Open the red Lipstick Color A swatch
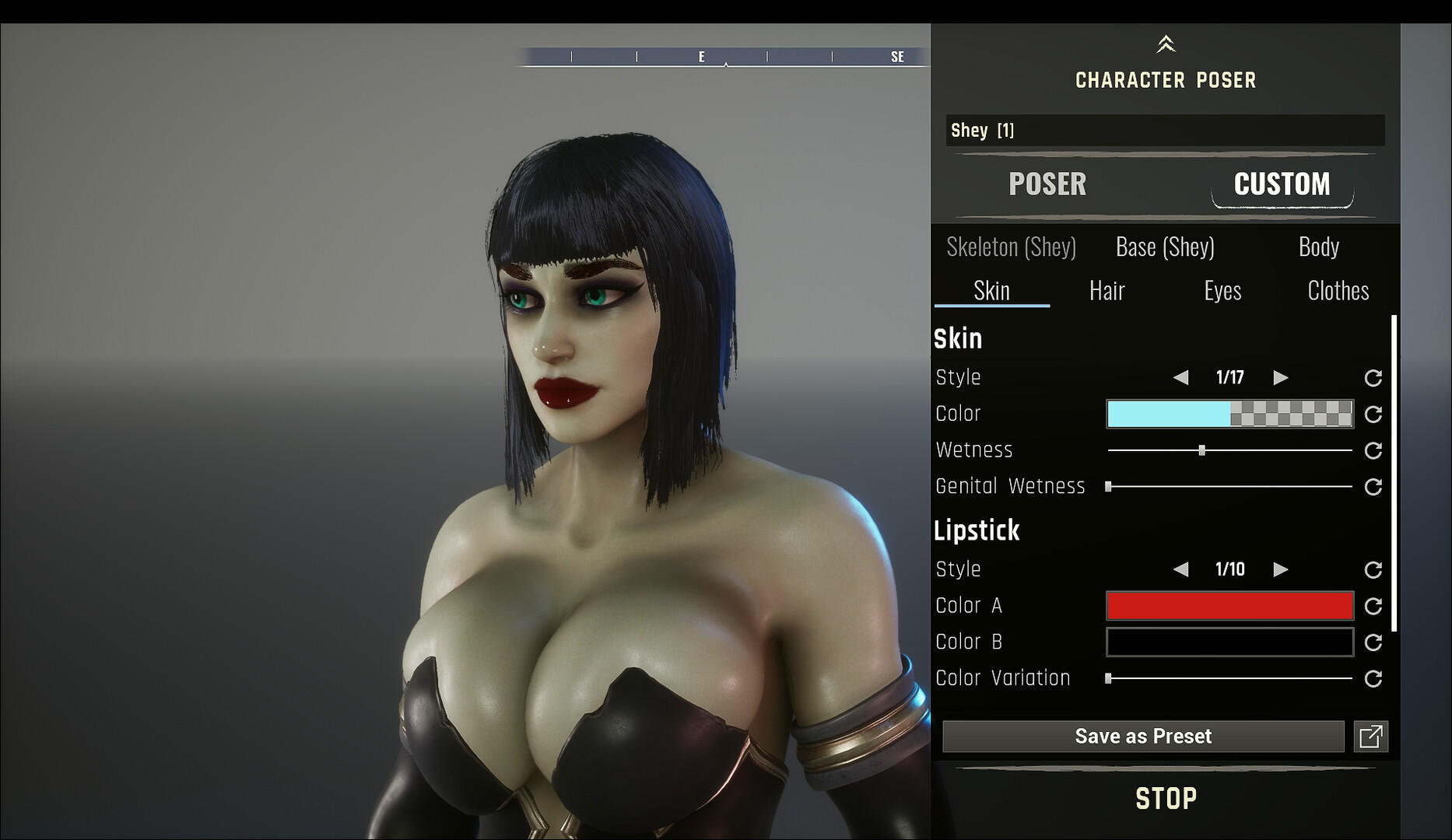The image size is (1452, 840). (x=1229, y=606)
